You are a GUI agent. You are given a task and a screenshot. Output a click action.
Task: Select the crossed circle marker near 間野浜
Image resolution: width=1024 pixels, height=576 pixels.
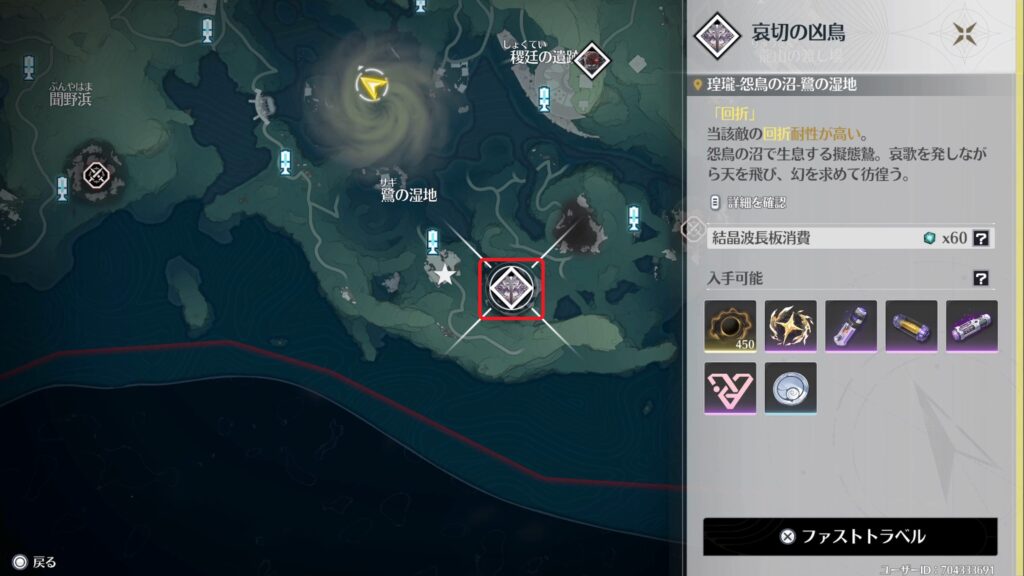[96, 176]
